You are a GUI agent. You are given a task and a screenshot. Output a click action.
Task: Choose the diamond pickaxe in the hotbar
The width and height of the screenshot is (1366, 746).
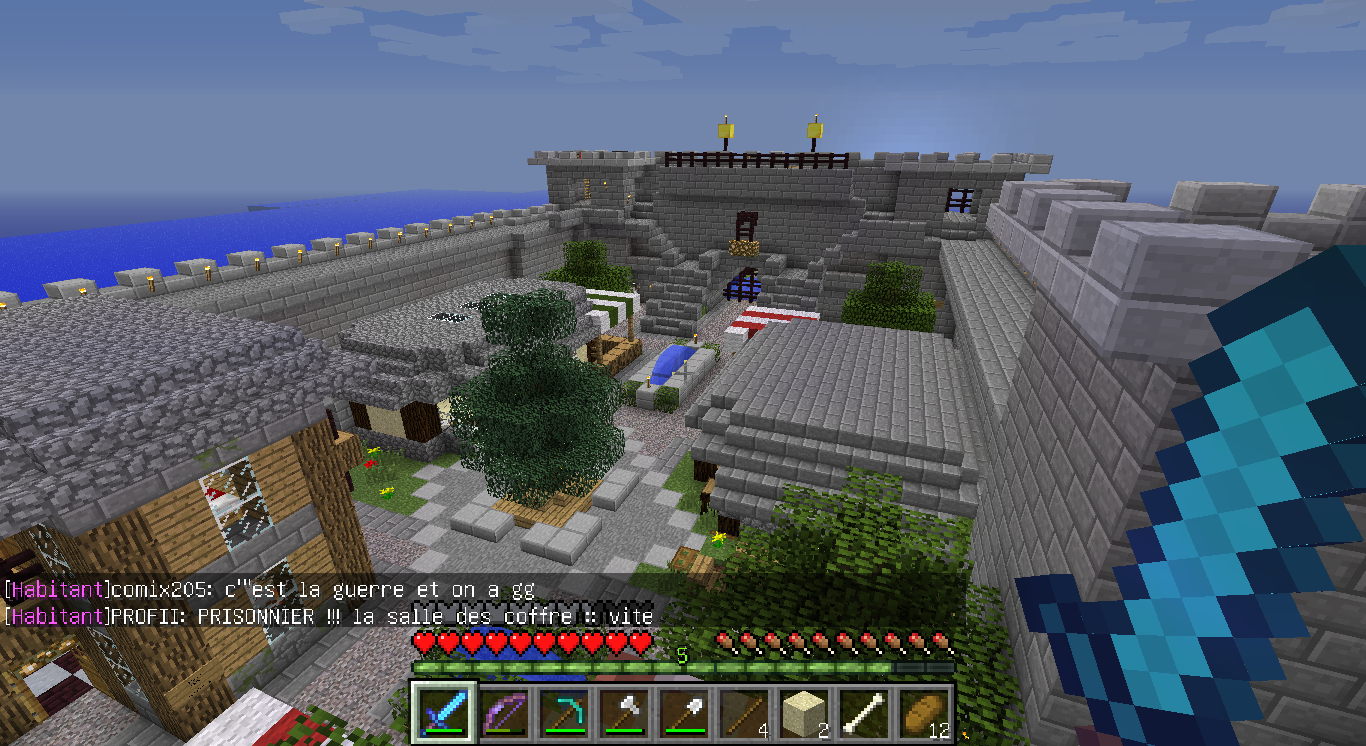562,714
